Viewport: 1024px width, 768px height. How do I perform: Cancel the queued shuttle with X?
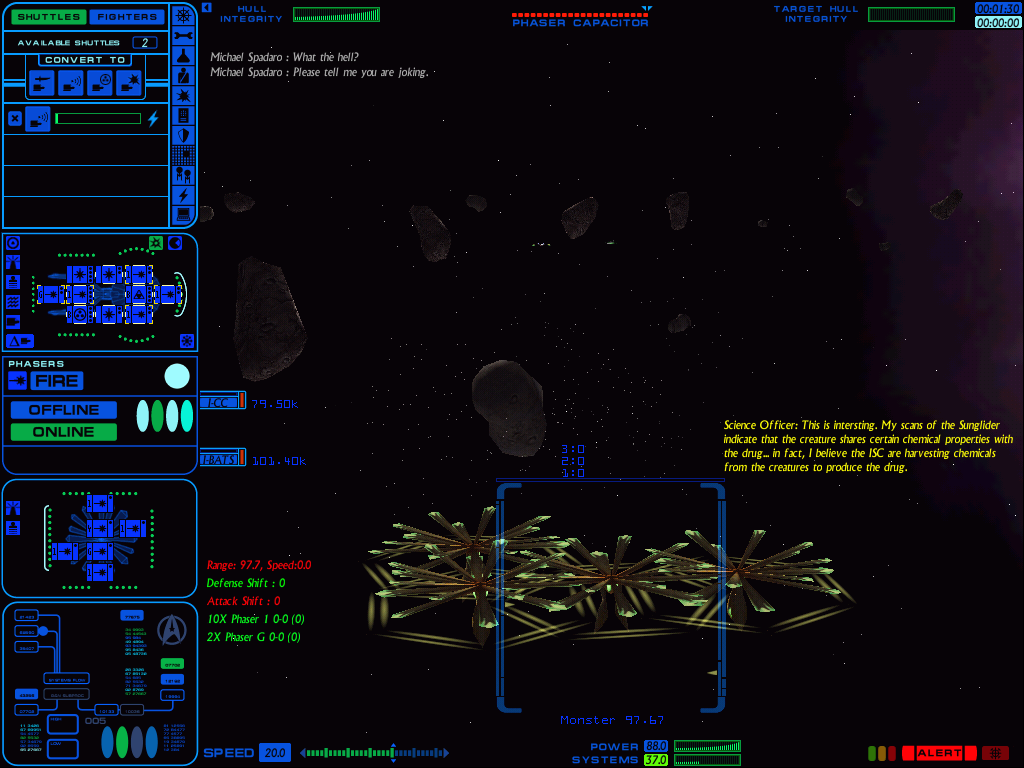[x=14, y=119]
